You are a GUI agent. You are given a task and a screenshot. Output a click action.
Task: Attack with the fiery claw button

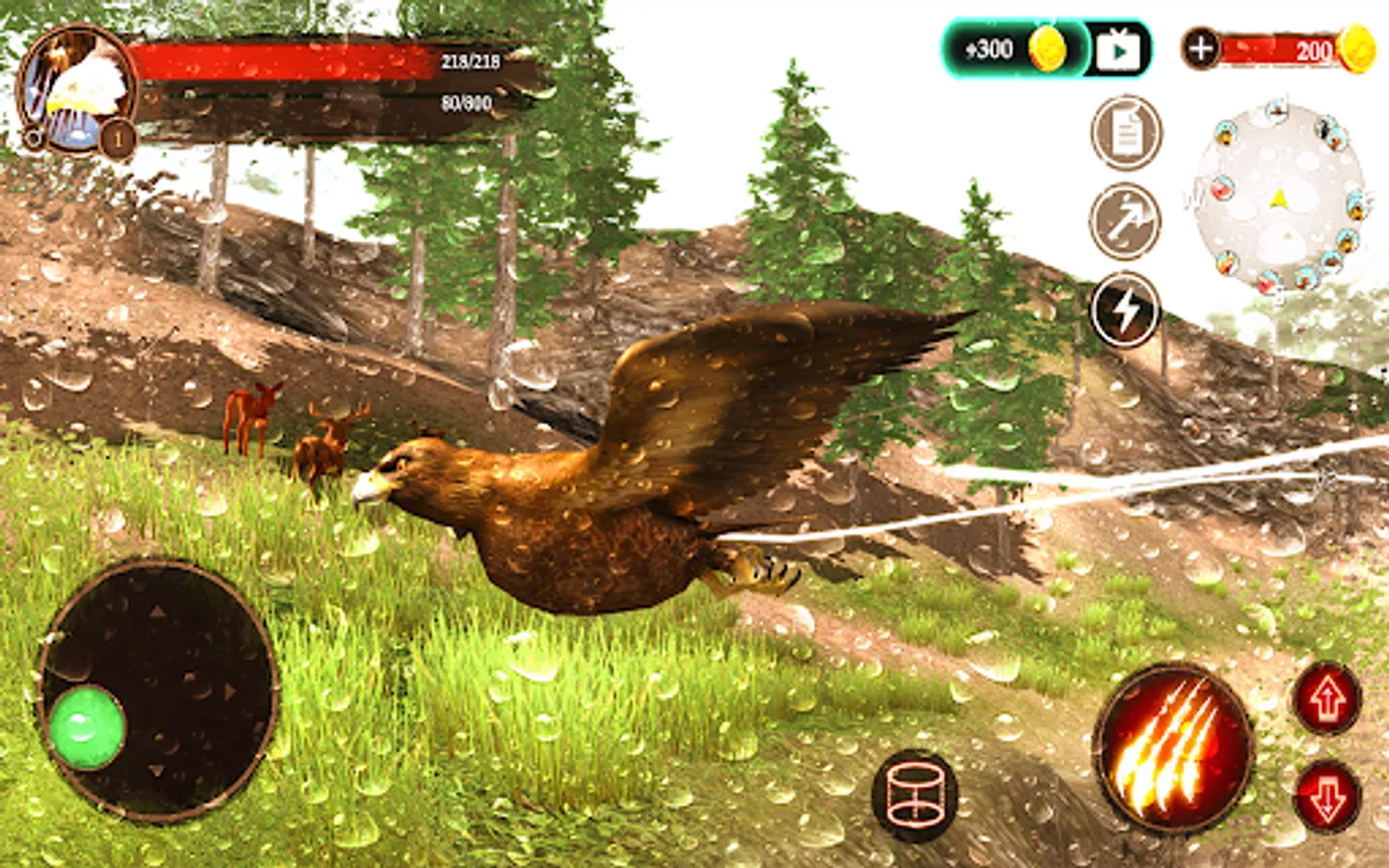(1173, 748)
